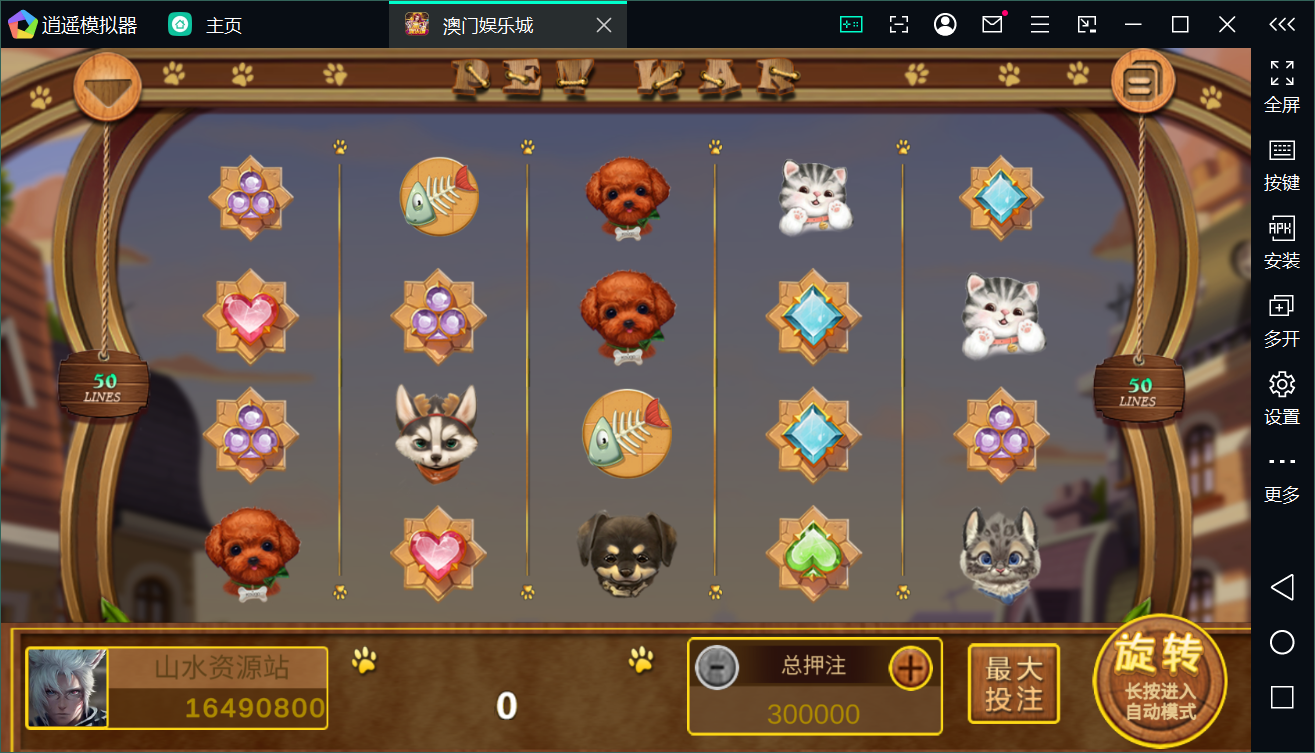The image size is (1315, 753).
Task: Open the account profile icon
Action: click(945, 23)
